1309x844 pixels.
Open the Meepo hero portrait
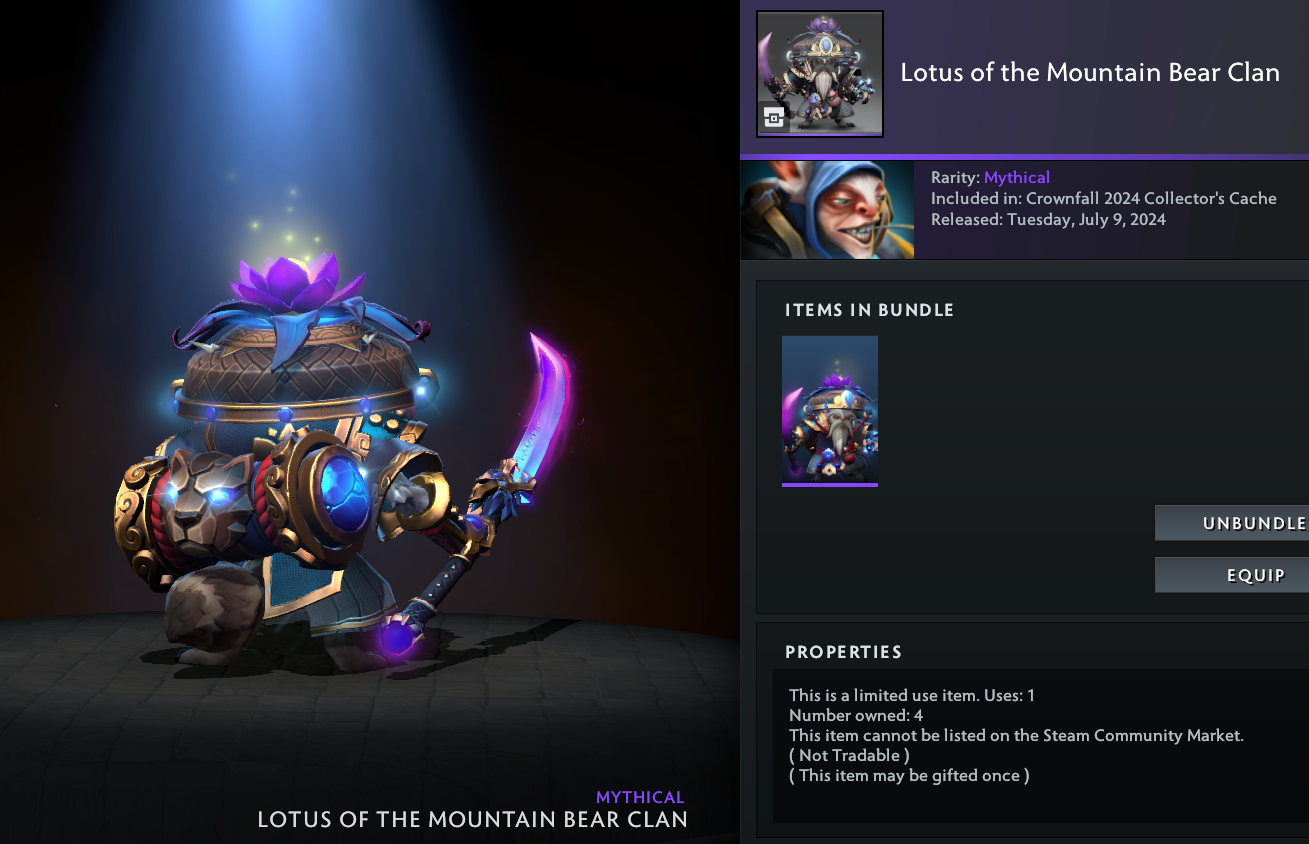click(x=827, y=210)
